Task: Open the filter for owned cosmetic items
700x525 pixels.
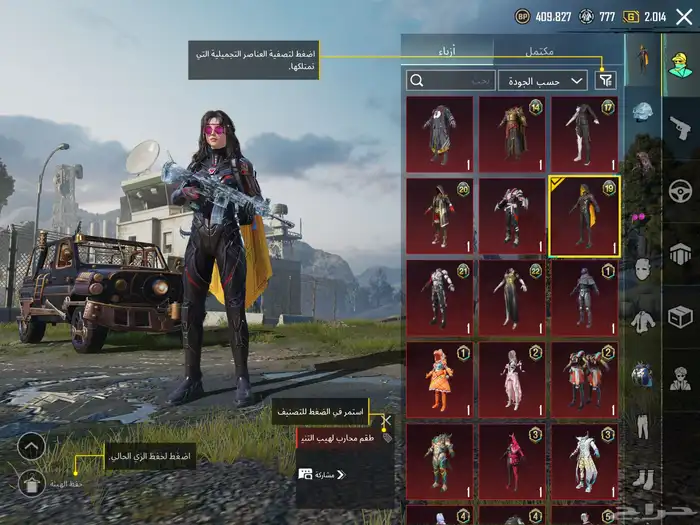Action: coord(605,80)
